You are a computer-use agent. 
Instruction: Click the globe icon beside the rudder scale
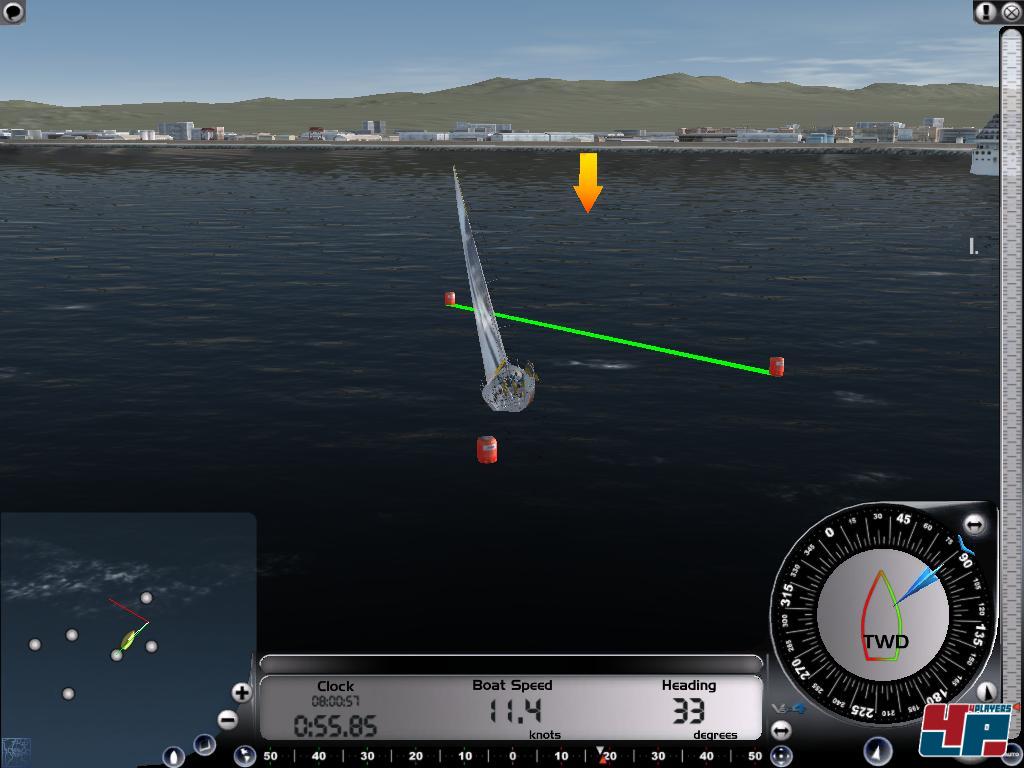click(244, 756)
